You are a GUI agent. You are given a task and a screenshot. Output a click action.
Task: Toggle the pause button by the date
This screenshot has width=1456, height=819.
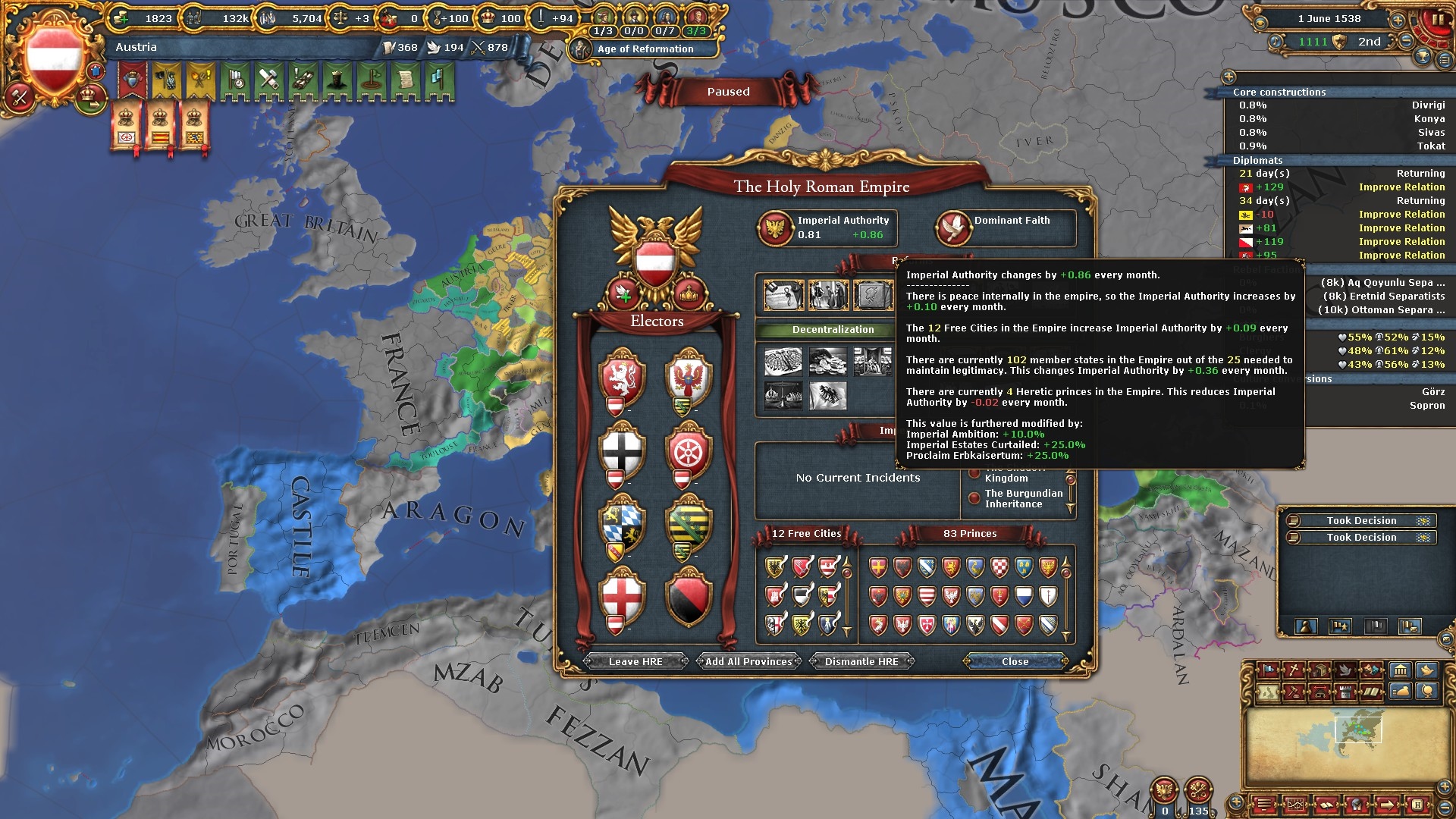click(1437, 19)
